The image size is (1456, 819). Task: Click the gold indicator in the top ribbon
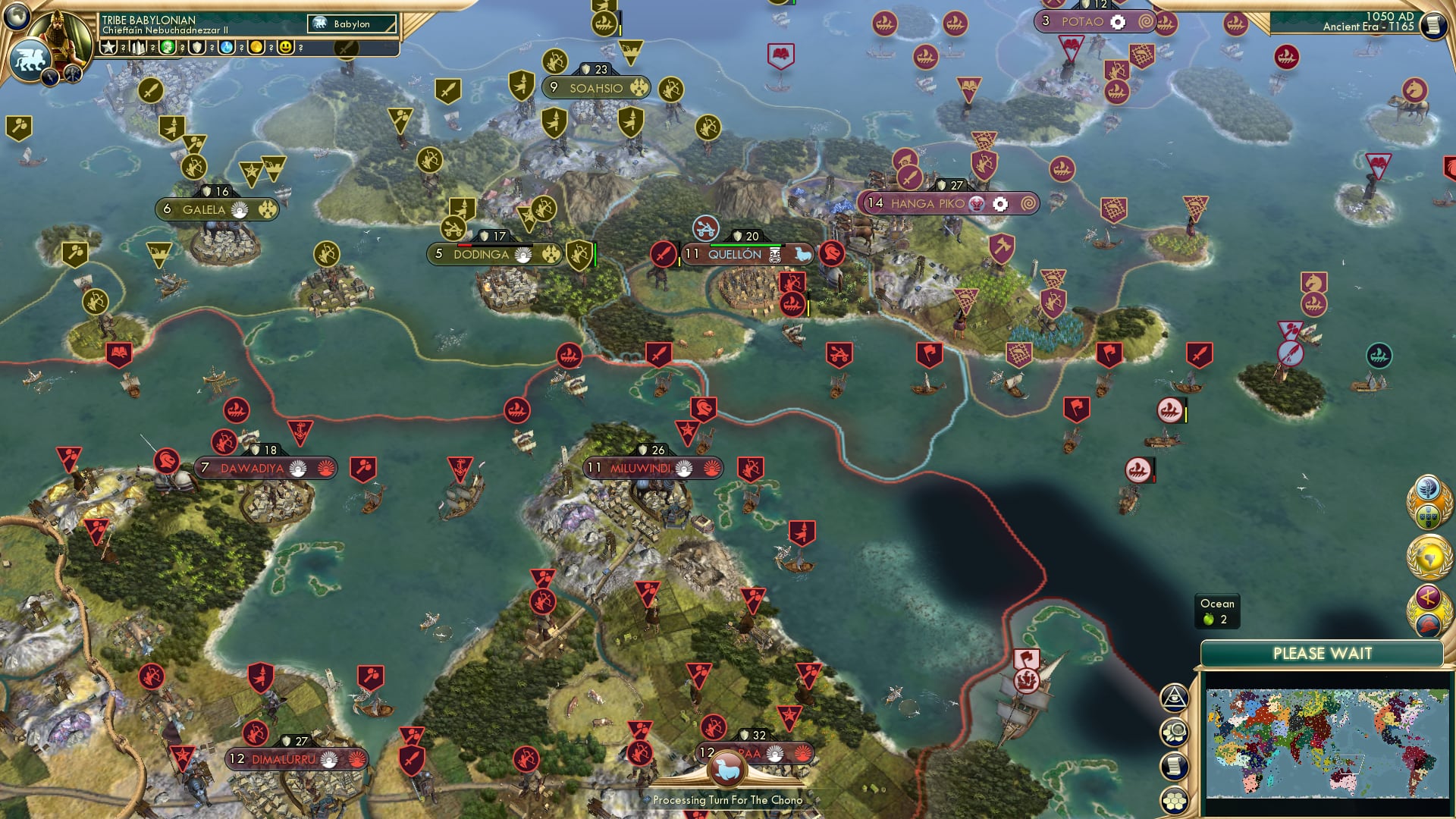(x=258, y=48)
